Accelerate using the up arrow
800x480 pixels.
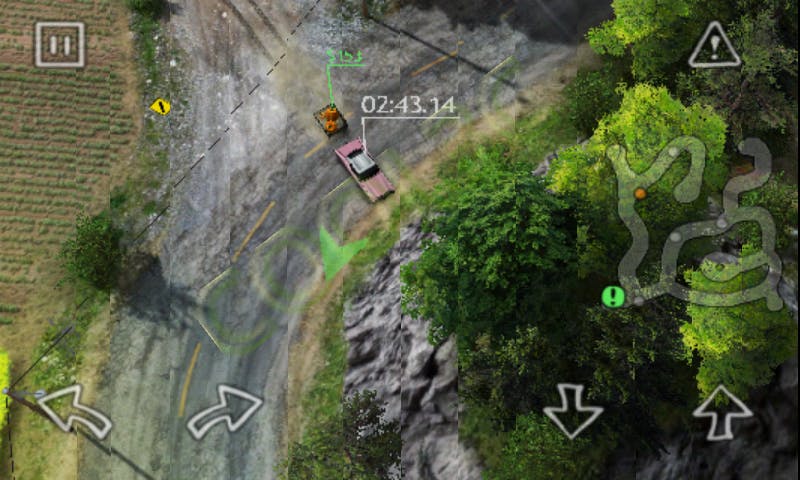click(722, 410)
